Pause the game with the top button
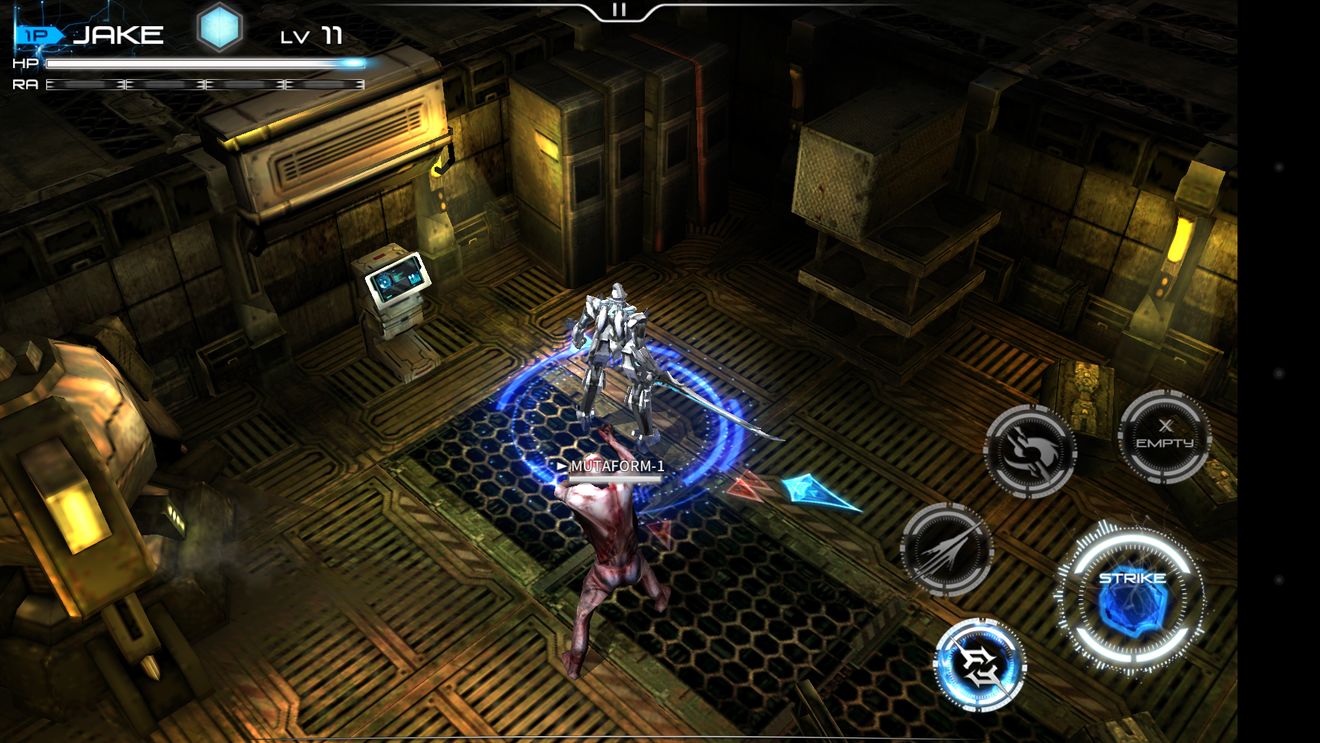This screenshot has width=1320, height=743. point(619,10)
